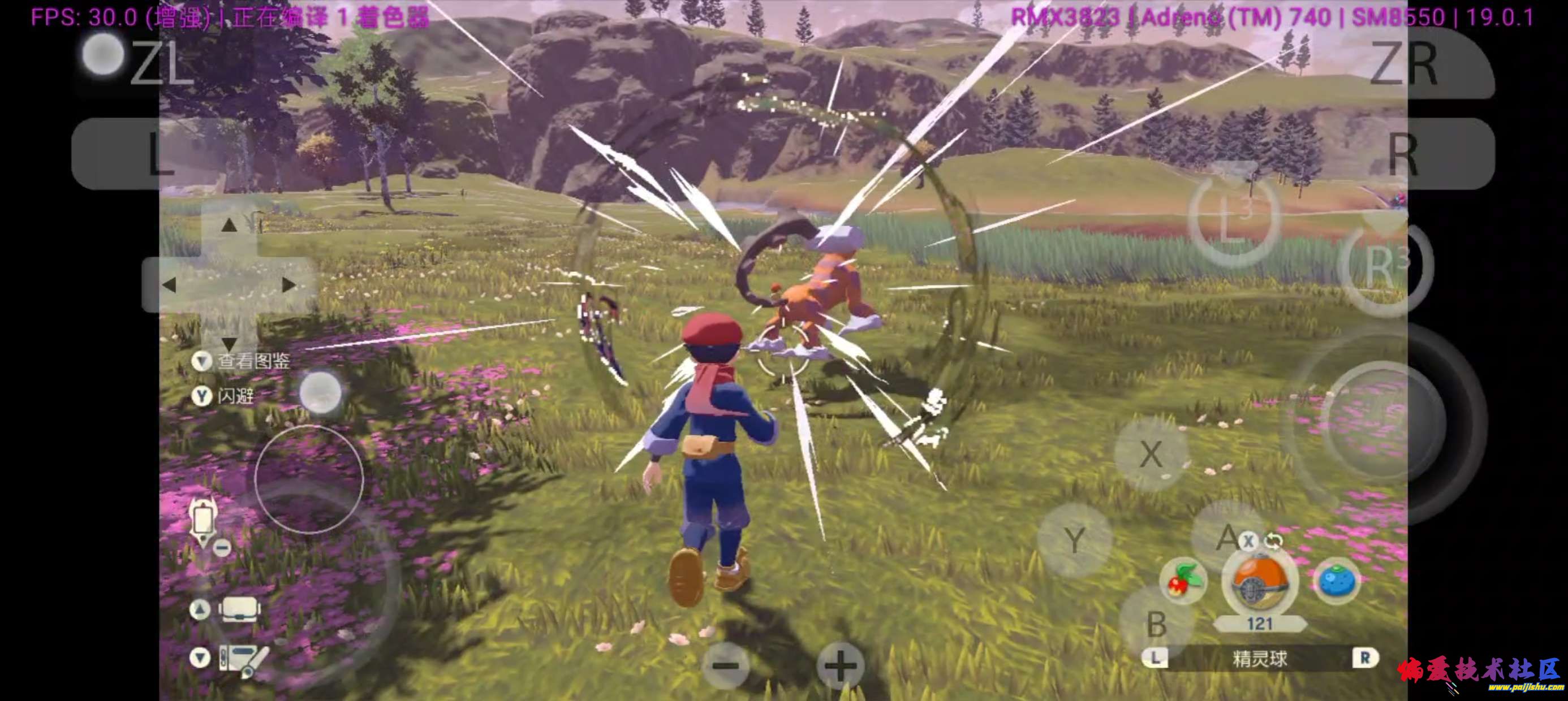Tap the on-screen Y face button
1568x701 pixels.
(x=1075, y=539)
